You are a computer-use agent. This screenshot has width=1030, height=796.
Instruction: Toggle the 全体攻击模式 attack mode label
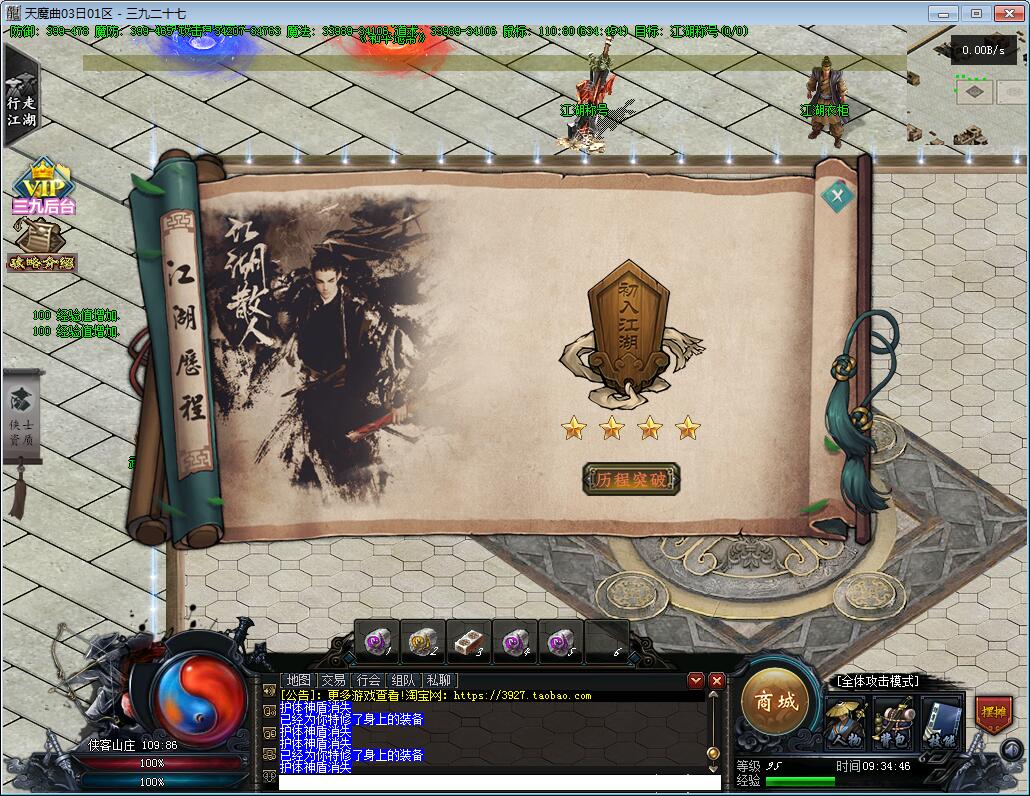pyautogui.click(x=877, y=681)
